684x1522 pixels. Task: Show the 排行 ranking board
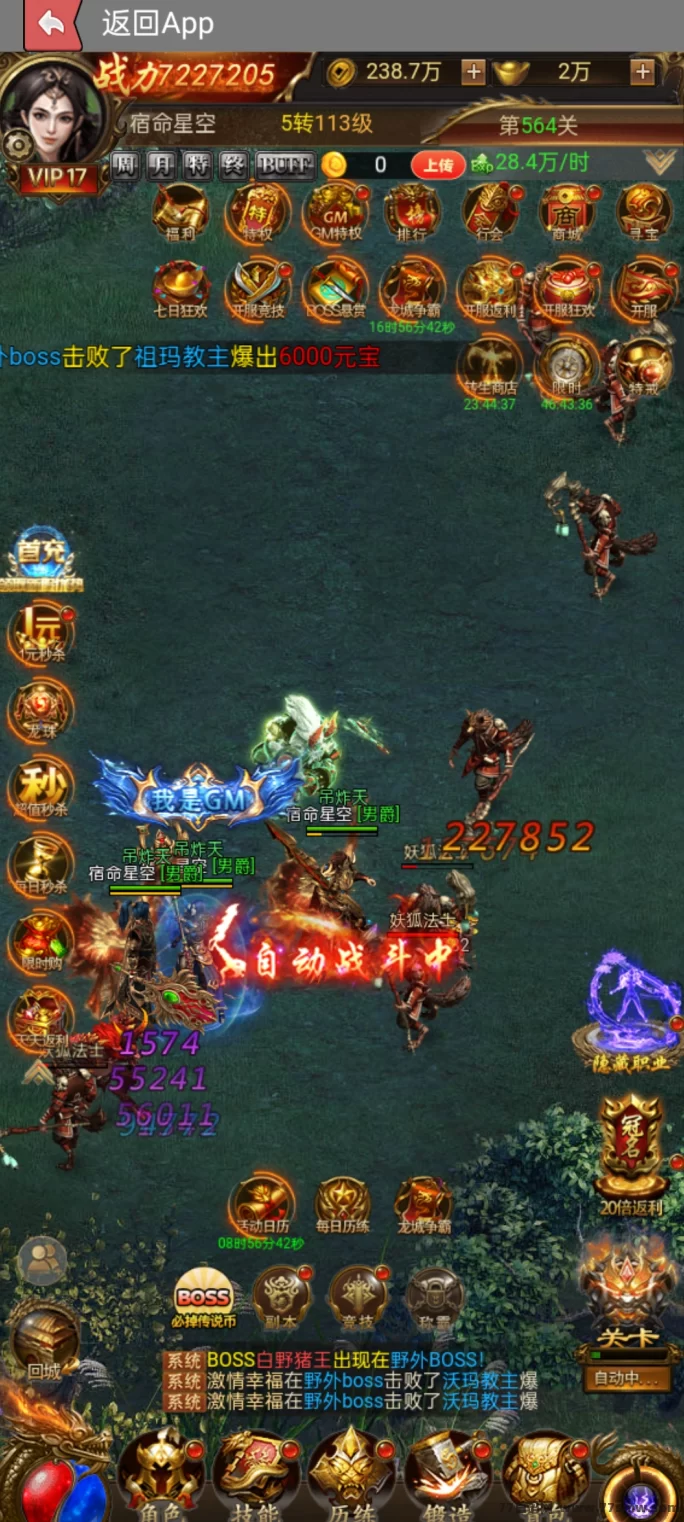(412, 212)
